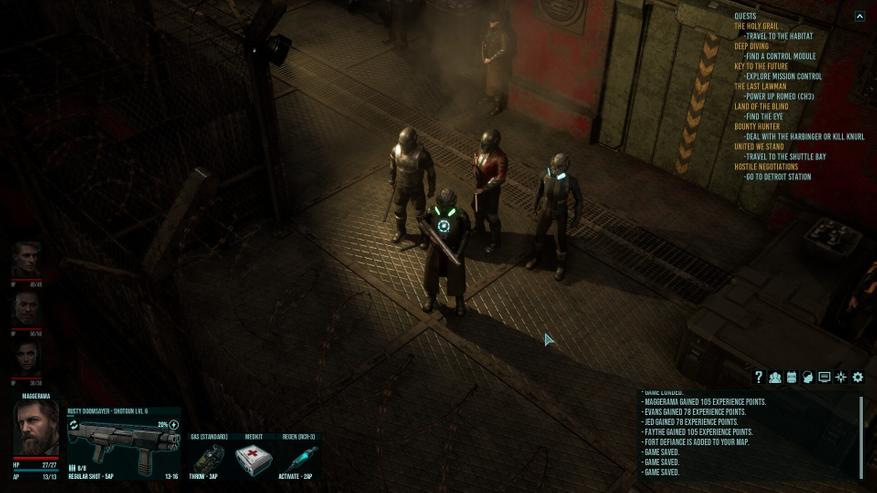The height and width of the screenshot is (493, 877).
Task: Select the Deep Diving quest entry
Action: click(x=751, y=46)
